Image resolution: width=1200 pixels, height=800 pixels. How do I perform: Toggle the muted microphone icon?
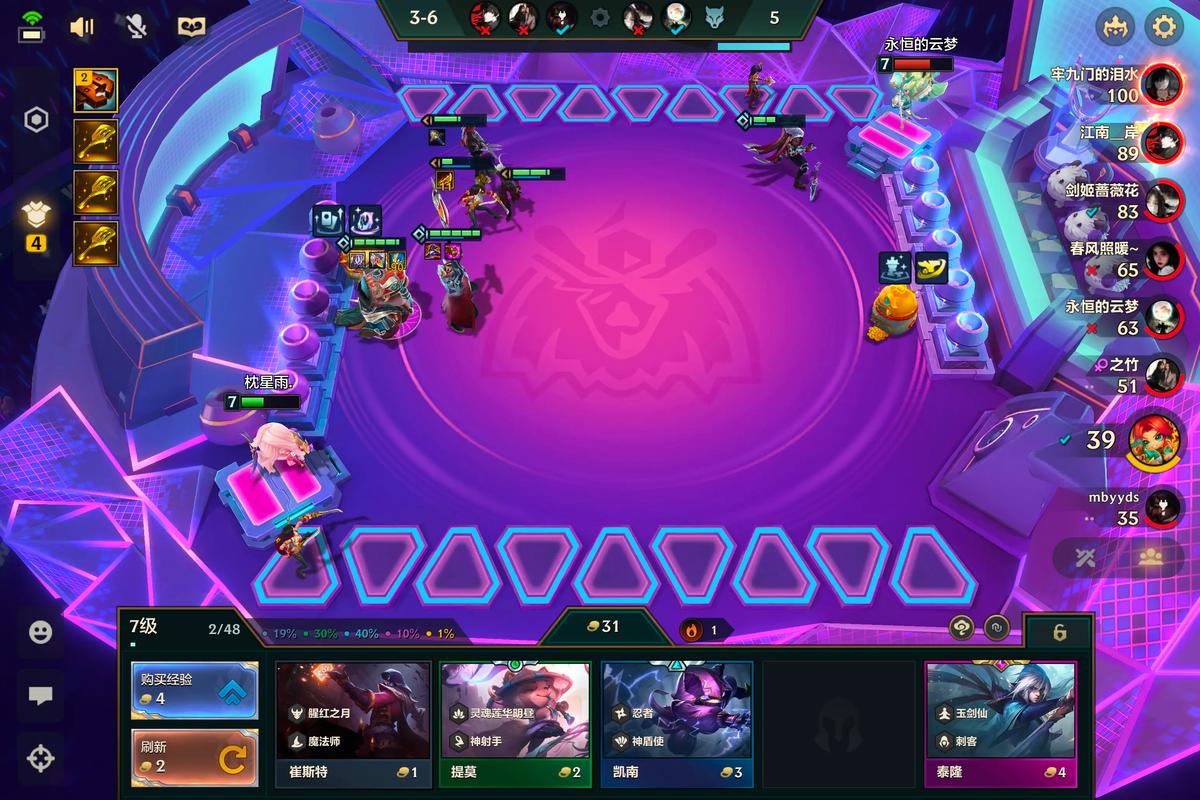pyautogui.click(x=137, y=26)
